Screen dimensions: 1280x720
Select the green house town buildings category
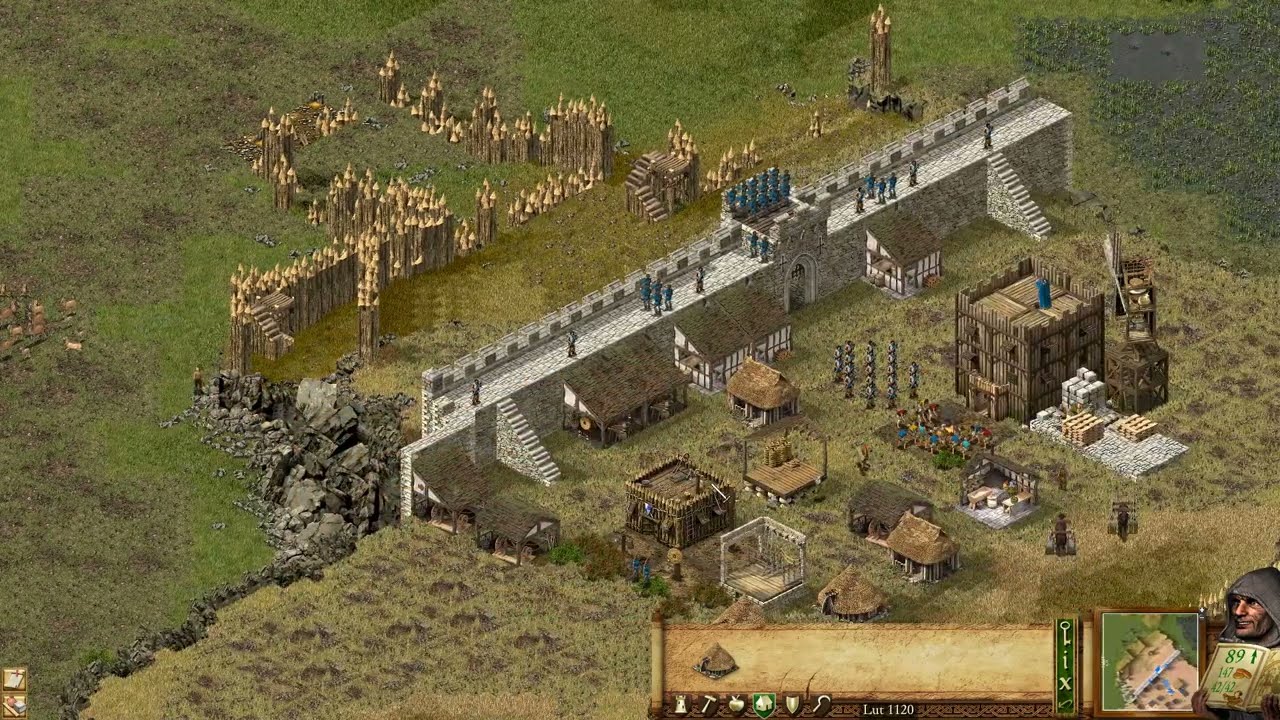(x=764, y=705)
